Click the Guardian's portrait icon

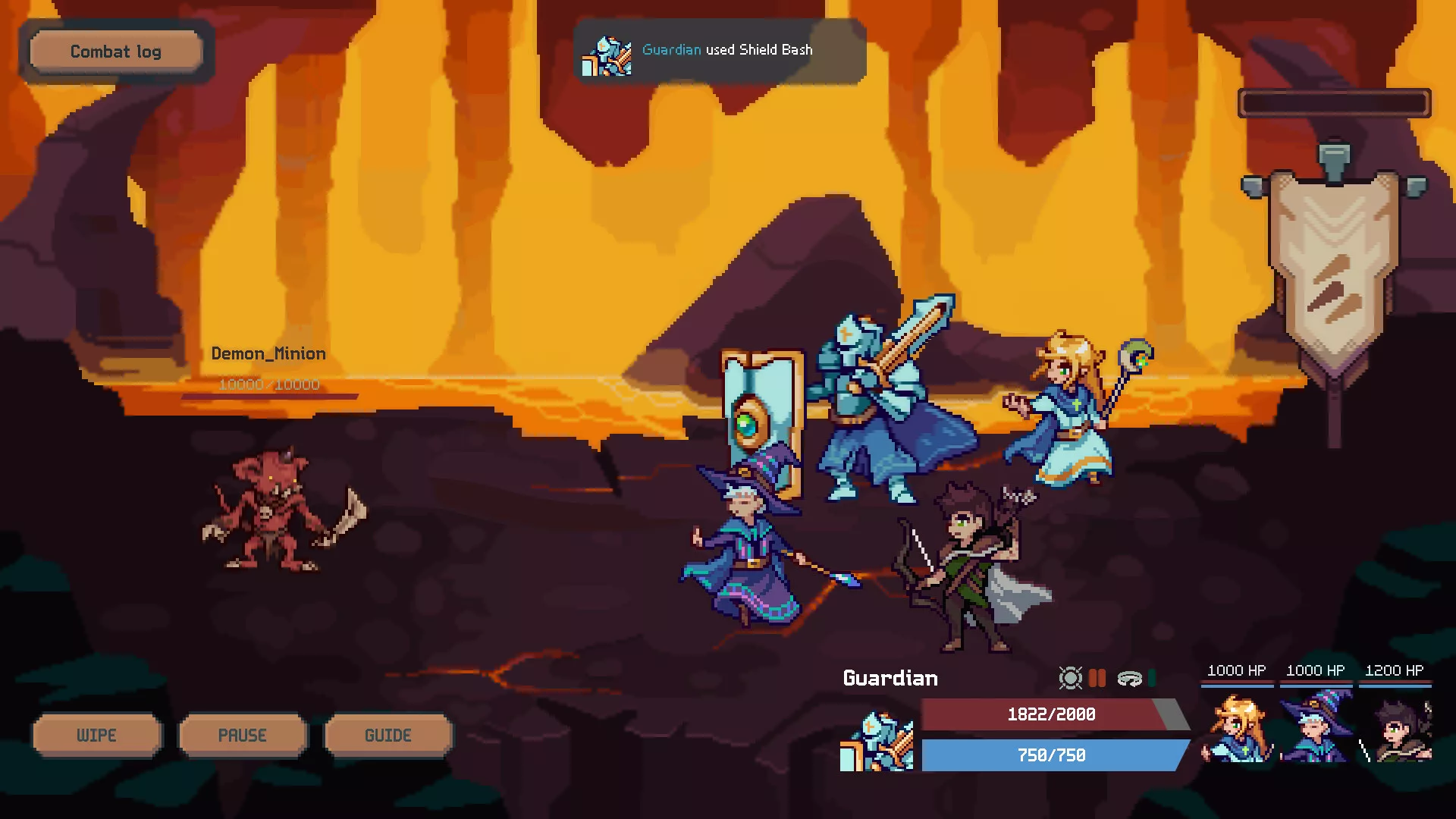click(x=877, y=742)
